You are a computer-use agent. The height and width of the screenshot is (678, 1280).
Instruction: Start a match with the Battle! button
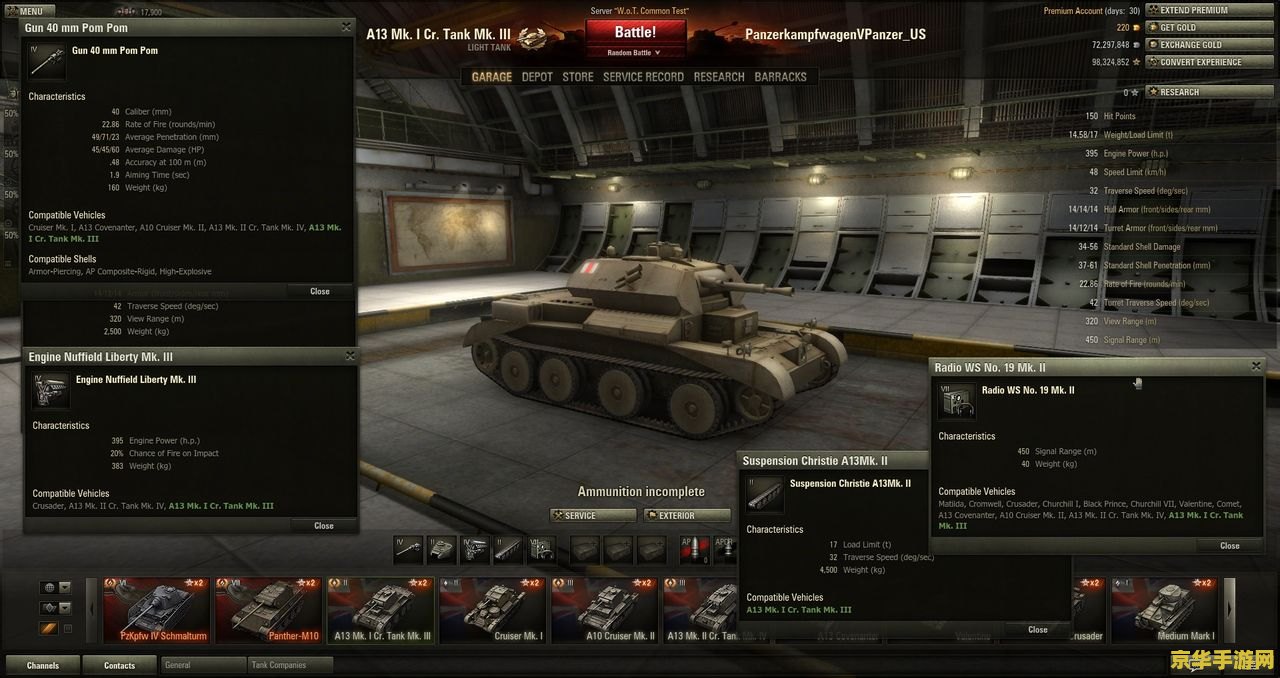point(635,32)
